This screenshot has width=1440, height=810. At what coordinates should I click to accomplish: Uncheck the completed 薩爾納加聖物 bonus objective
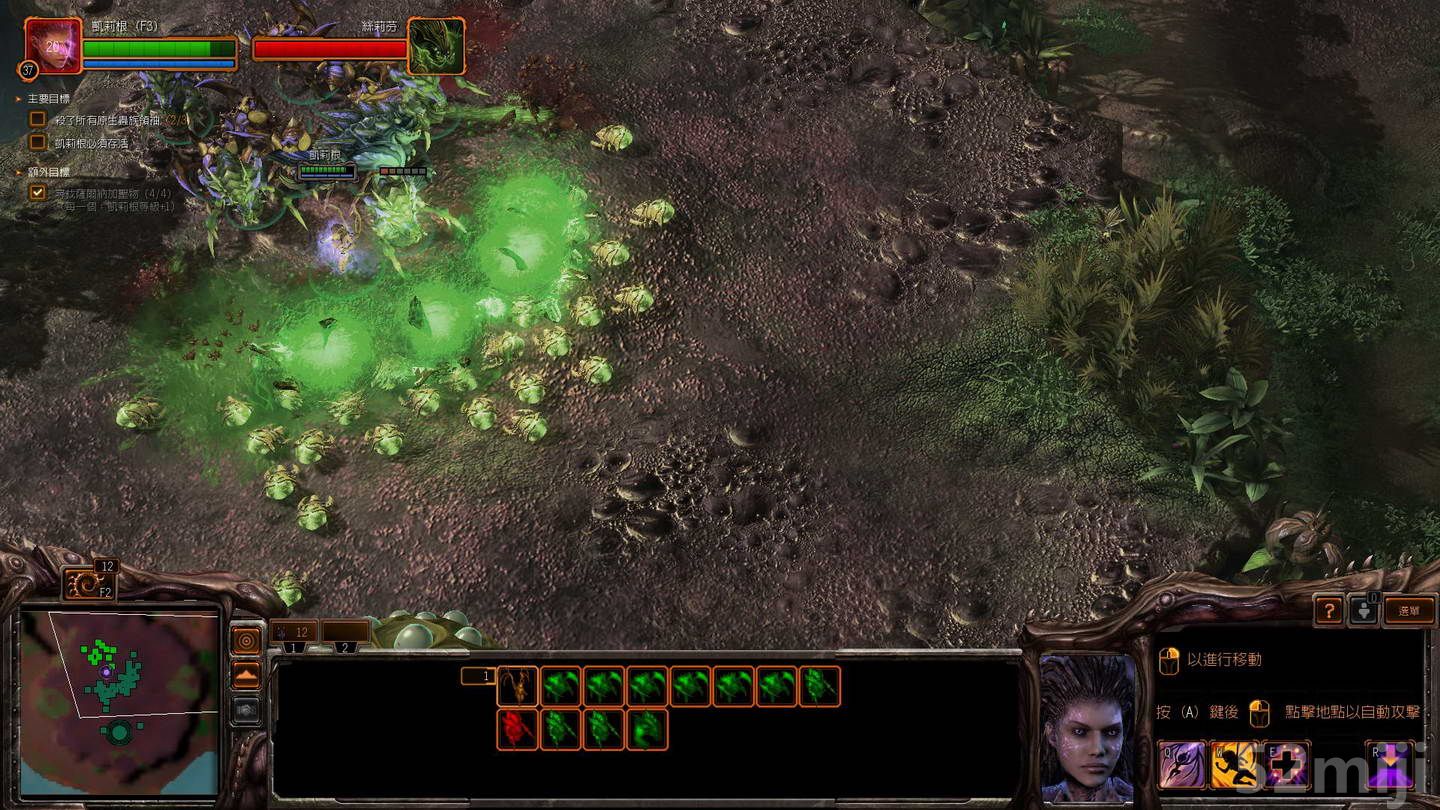point(37,192)
